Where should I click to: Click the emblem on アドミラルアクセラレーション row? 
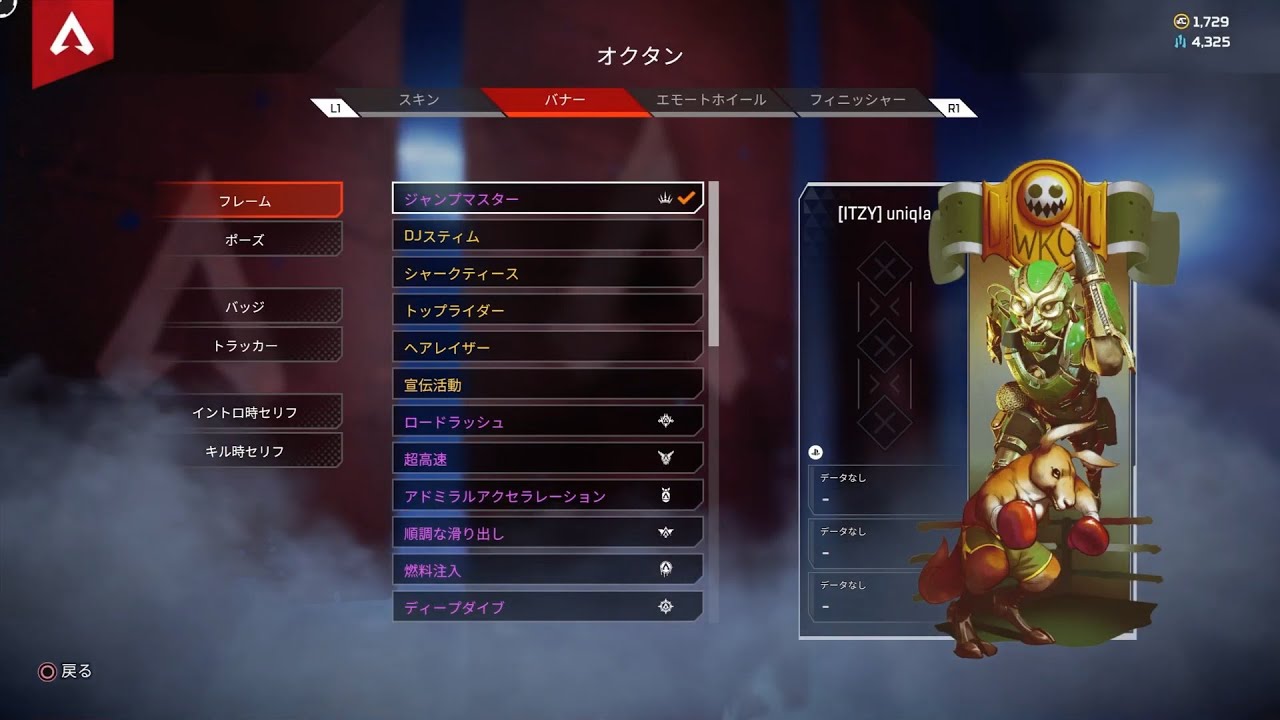tap(668, 494)
